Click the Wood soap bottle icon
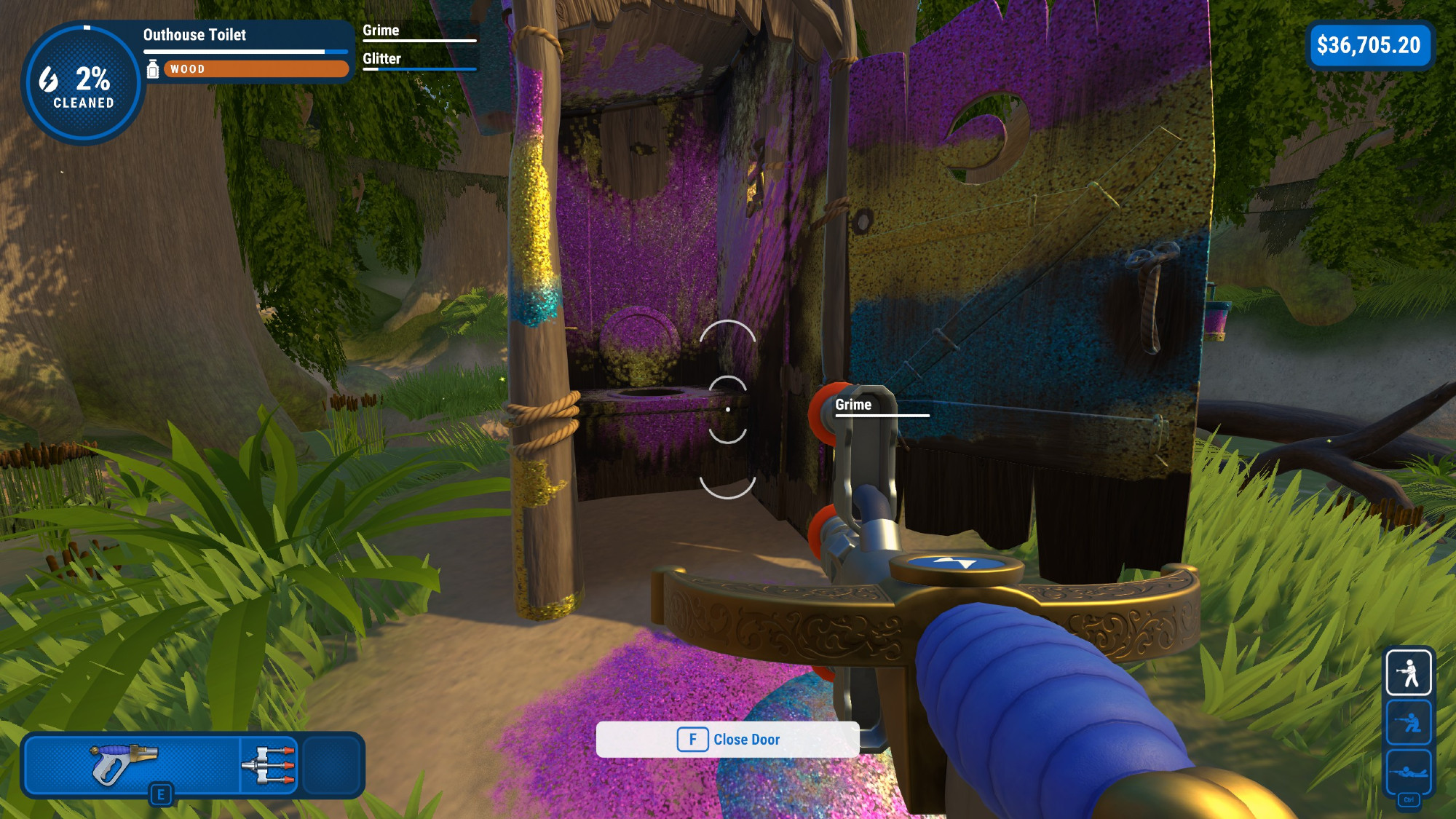 pyautogui.click(x=153, y=69)
